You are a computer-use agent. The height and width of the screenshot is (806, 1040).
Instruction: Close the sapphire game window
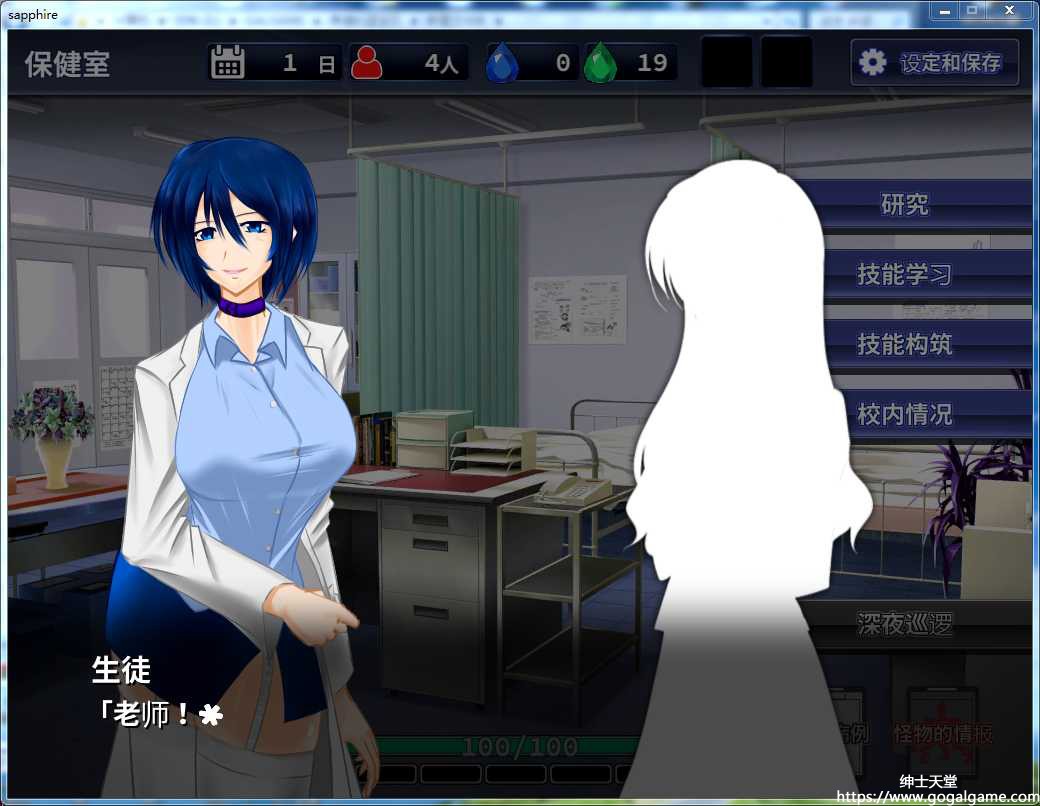point(1010,10)
